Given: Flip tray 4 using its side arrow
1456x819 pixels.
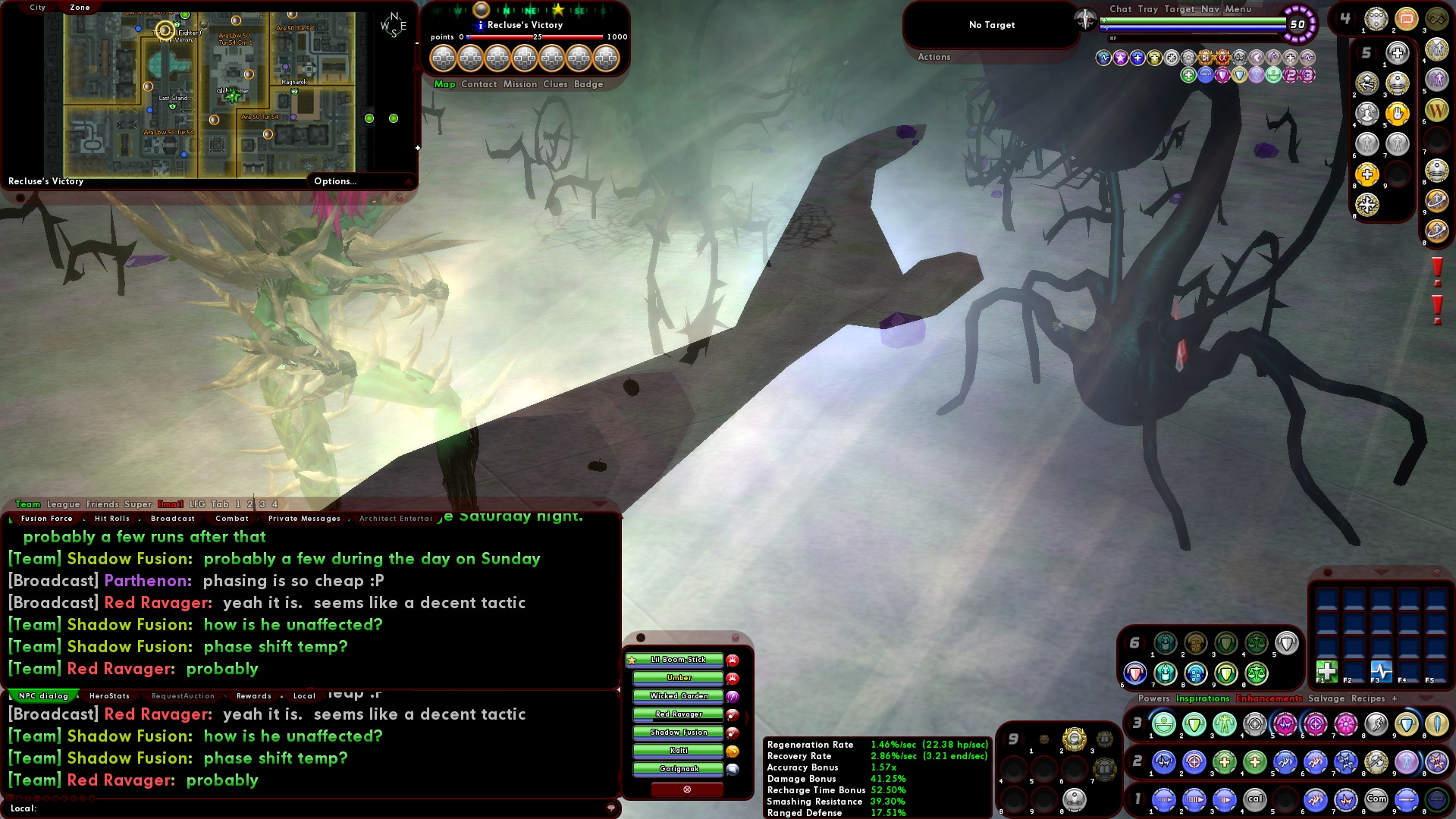Looking at the screenshot, I should click(1356, 17).
